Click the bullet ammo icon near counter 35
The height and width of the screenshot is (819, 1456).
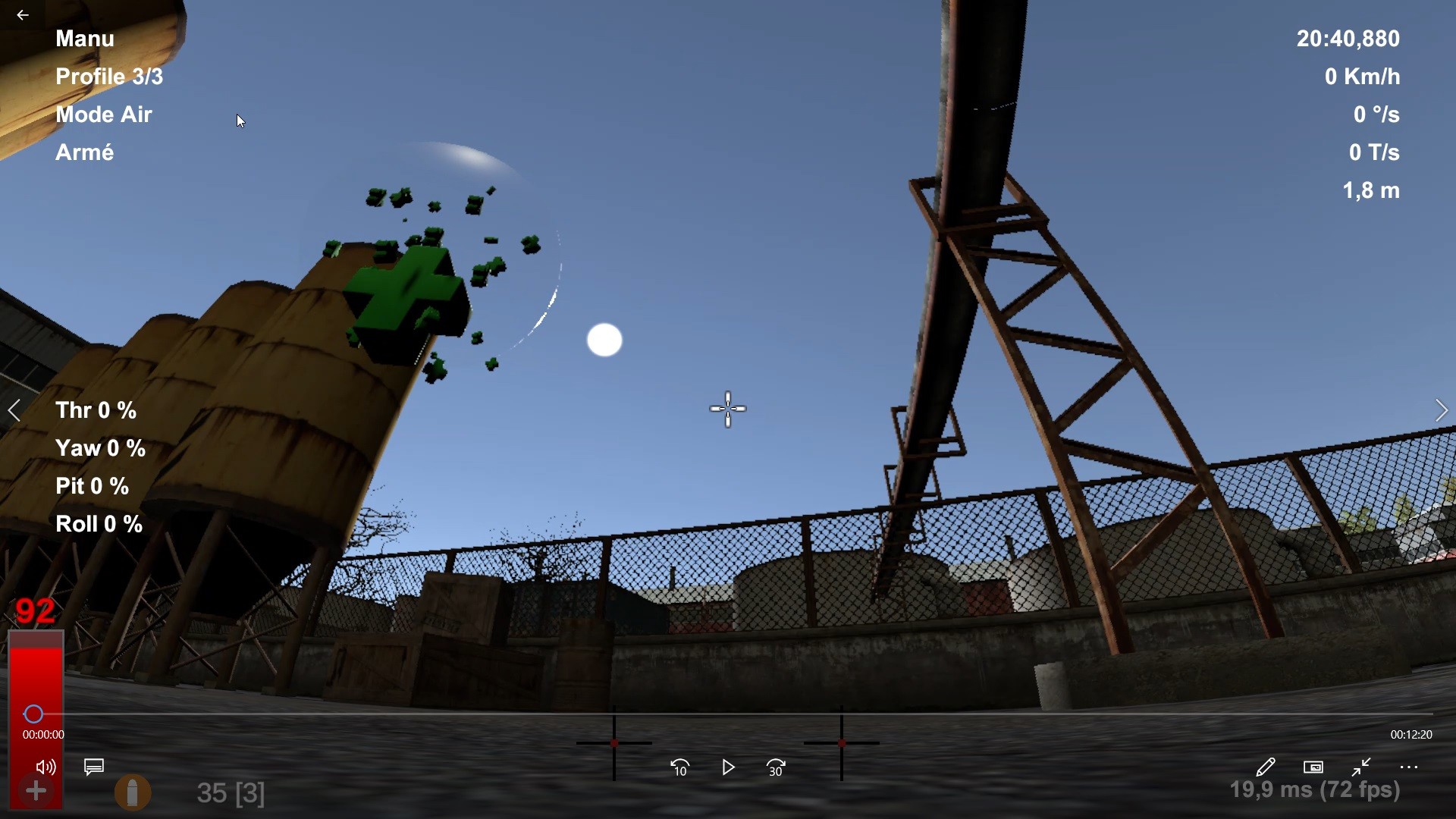(x=133, y=792)
